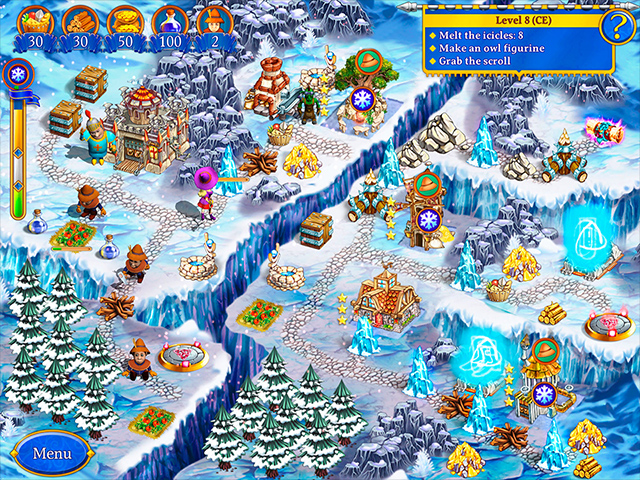Activate the snowflake bonus above the meter
The width and height of the screenshot is (640, 480).
coord(17,75)
